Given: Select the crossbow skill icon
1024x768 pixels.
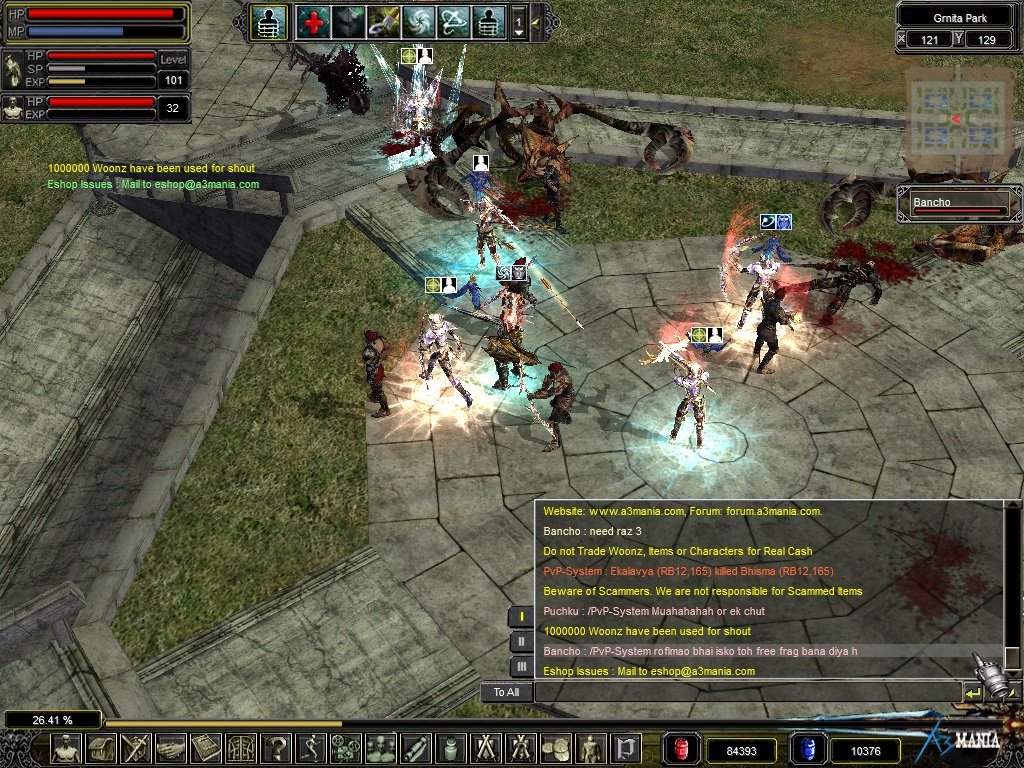Looking at the screenshot, I should point(453,22).
